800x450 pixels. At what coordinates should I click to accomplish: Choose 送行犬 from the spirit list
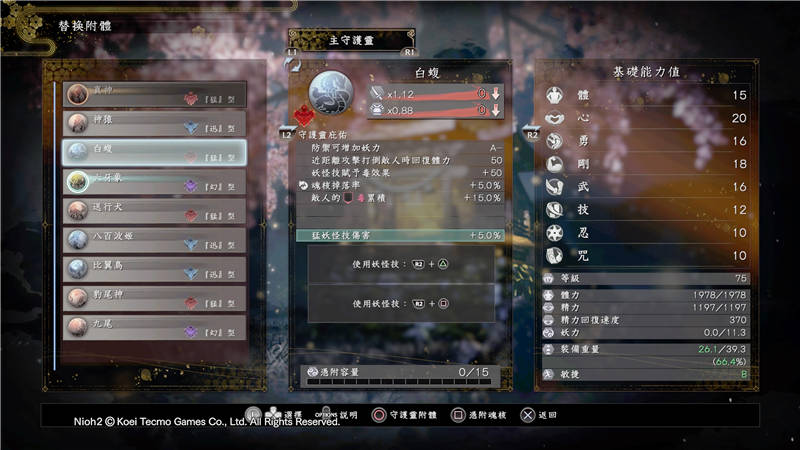click(155, 211)
